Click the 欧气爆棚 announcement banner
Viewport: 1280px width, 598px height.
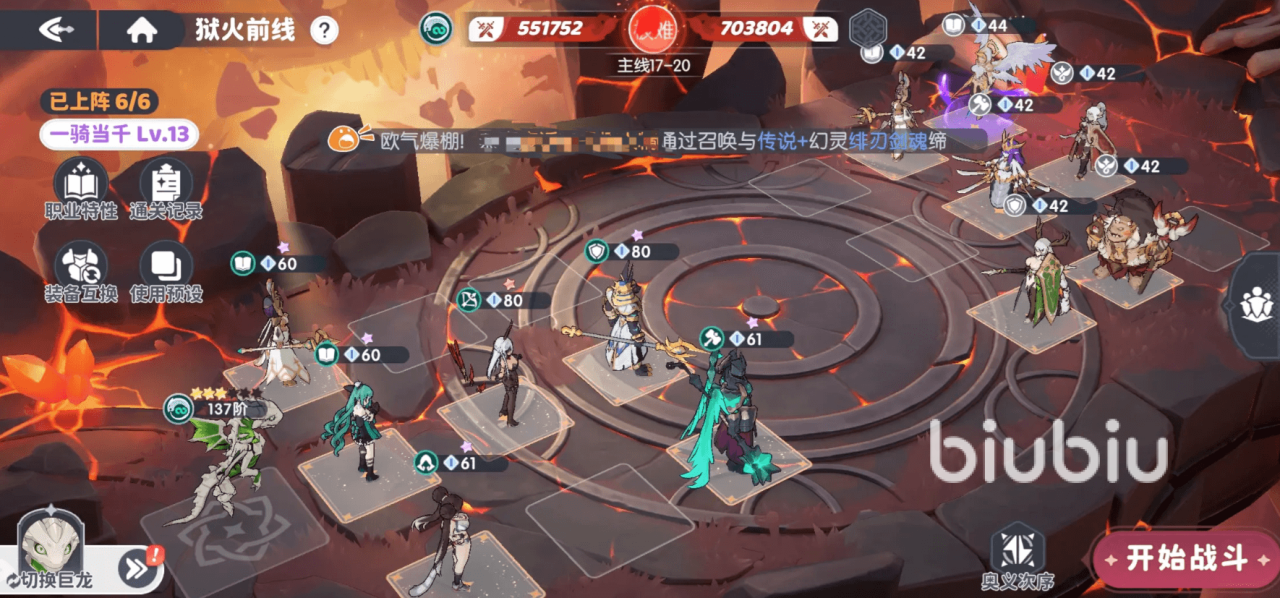(x=640, y=141)
